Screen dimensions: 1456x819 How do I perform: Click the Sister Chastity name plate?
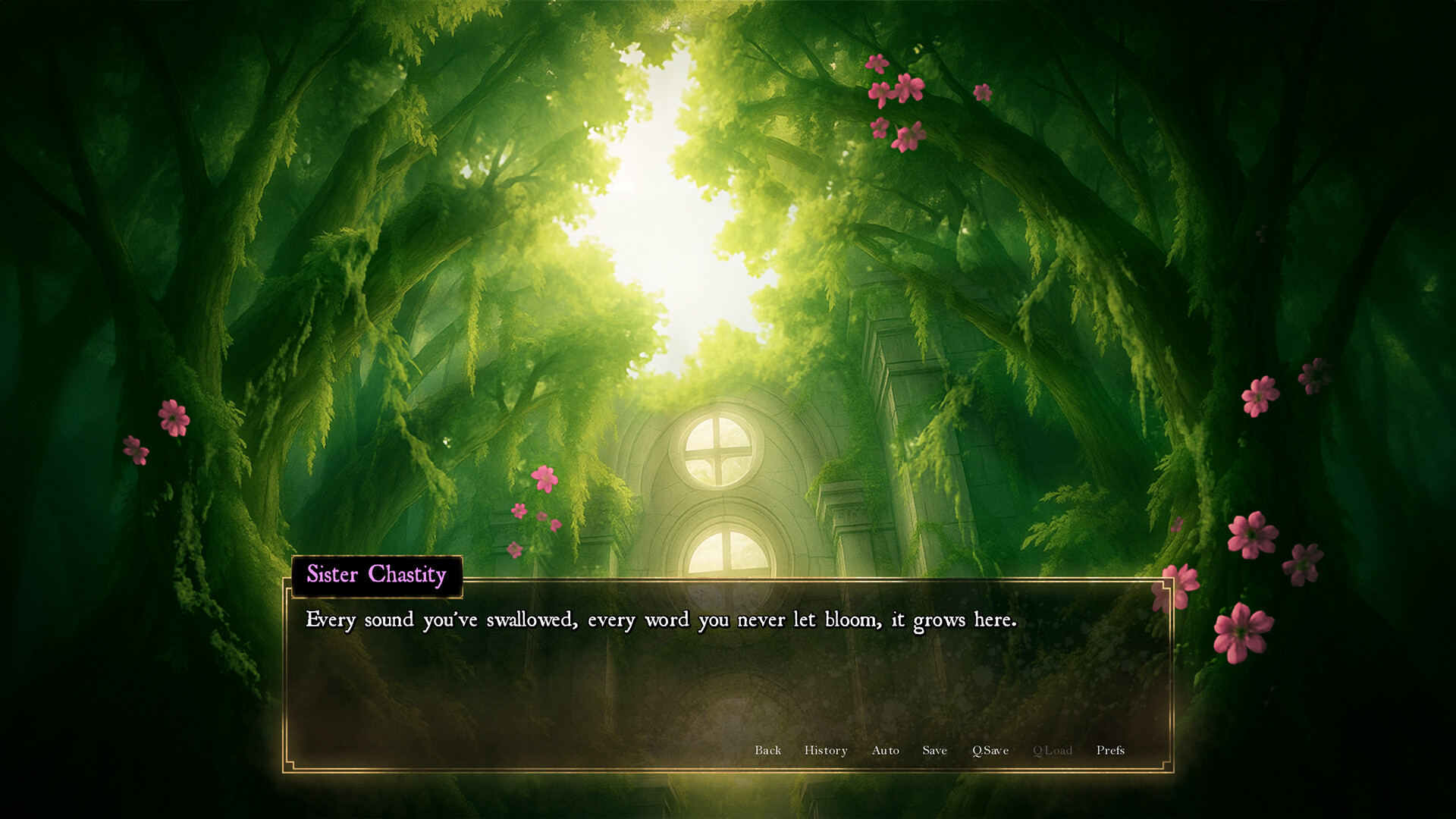pyautogui.click(x=376, y=576)
